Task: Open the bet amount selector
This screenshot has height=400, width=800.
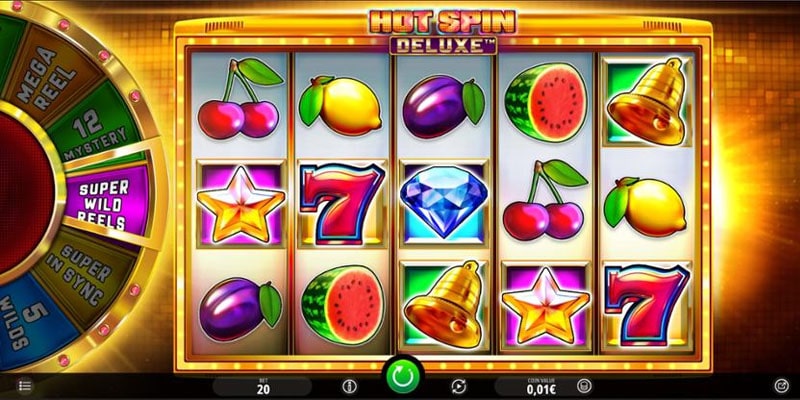Action: click(x=262, y=386)
